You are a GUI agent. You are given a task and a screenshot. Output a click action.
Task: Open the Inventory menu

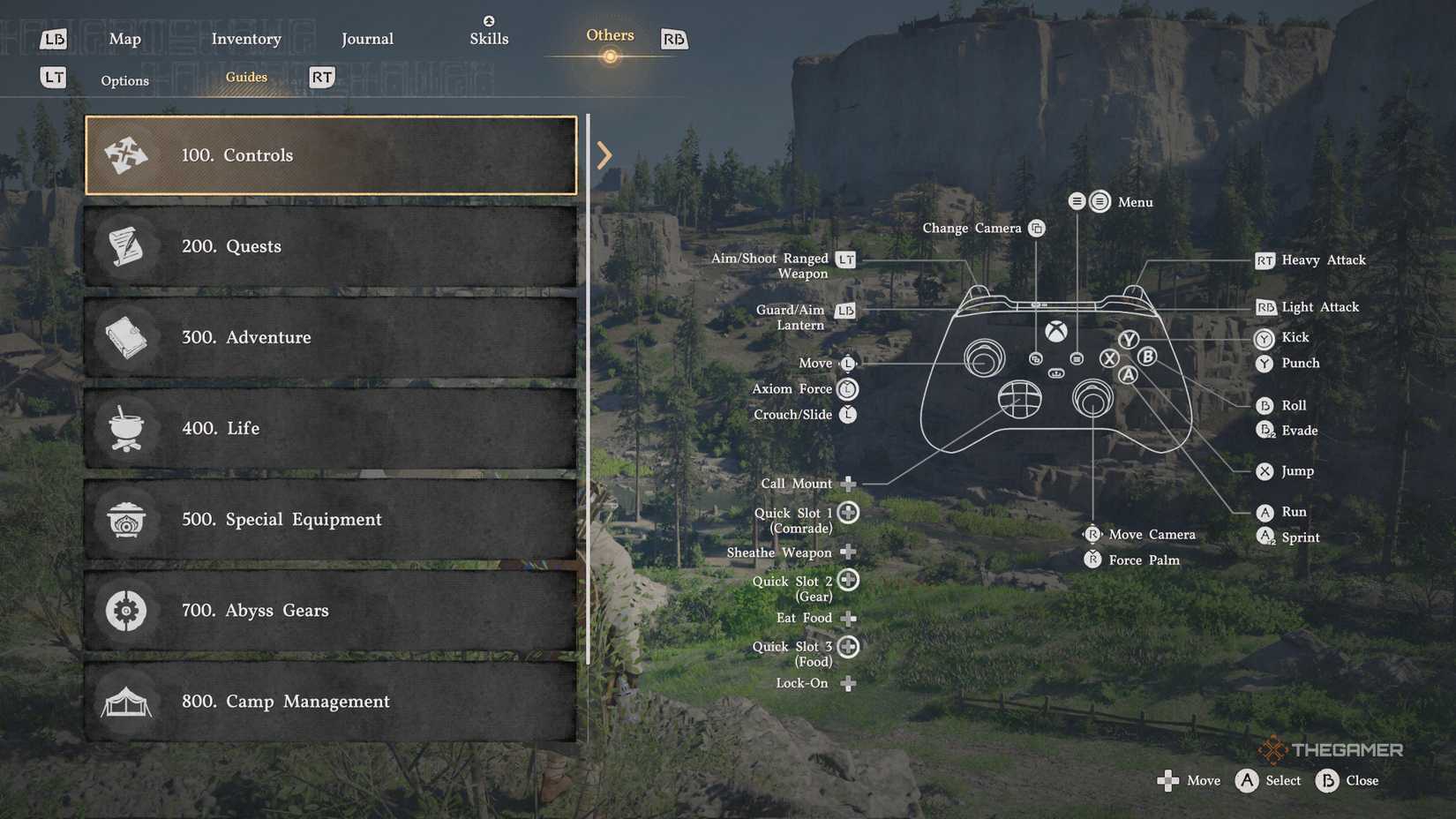pyautogui.click(x=246, y=39)
